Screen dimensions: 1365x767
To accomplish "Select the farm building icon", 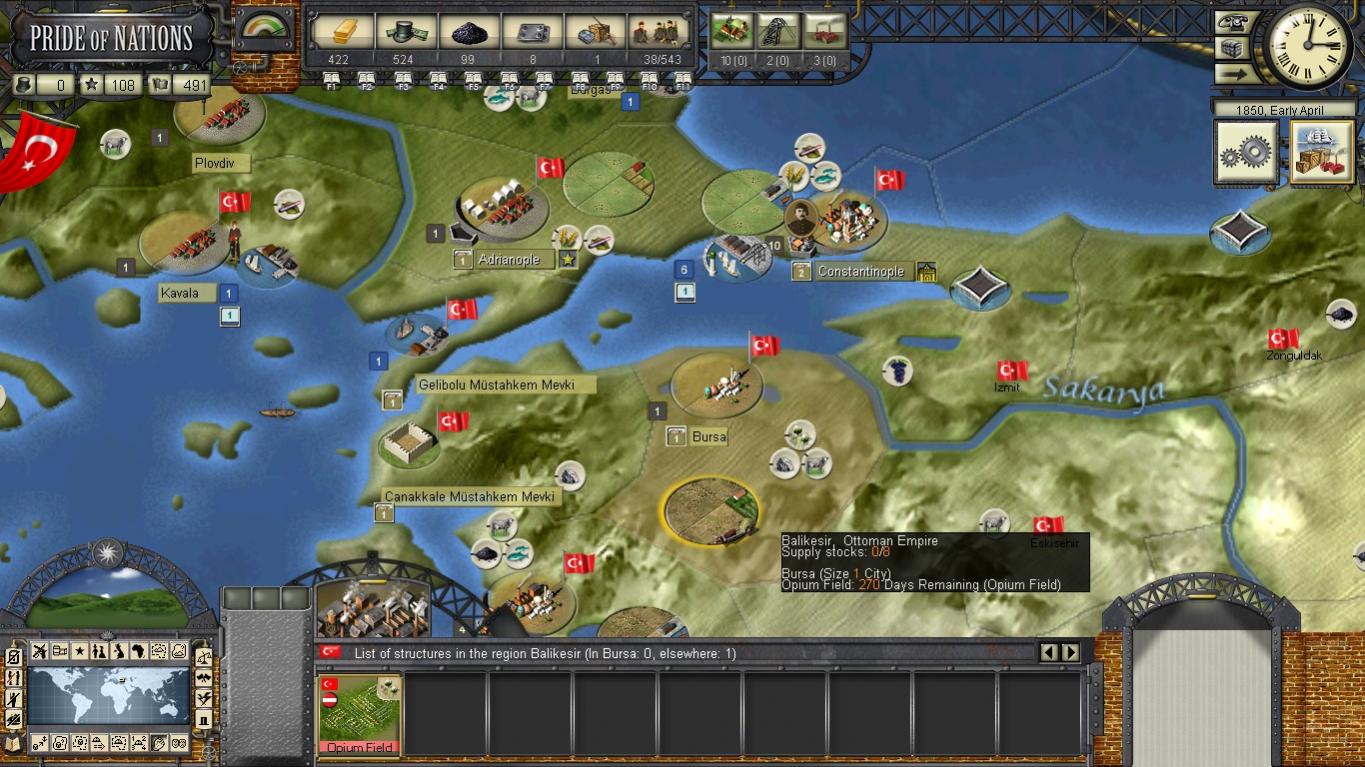I will click(x=731, y=32).
